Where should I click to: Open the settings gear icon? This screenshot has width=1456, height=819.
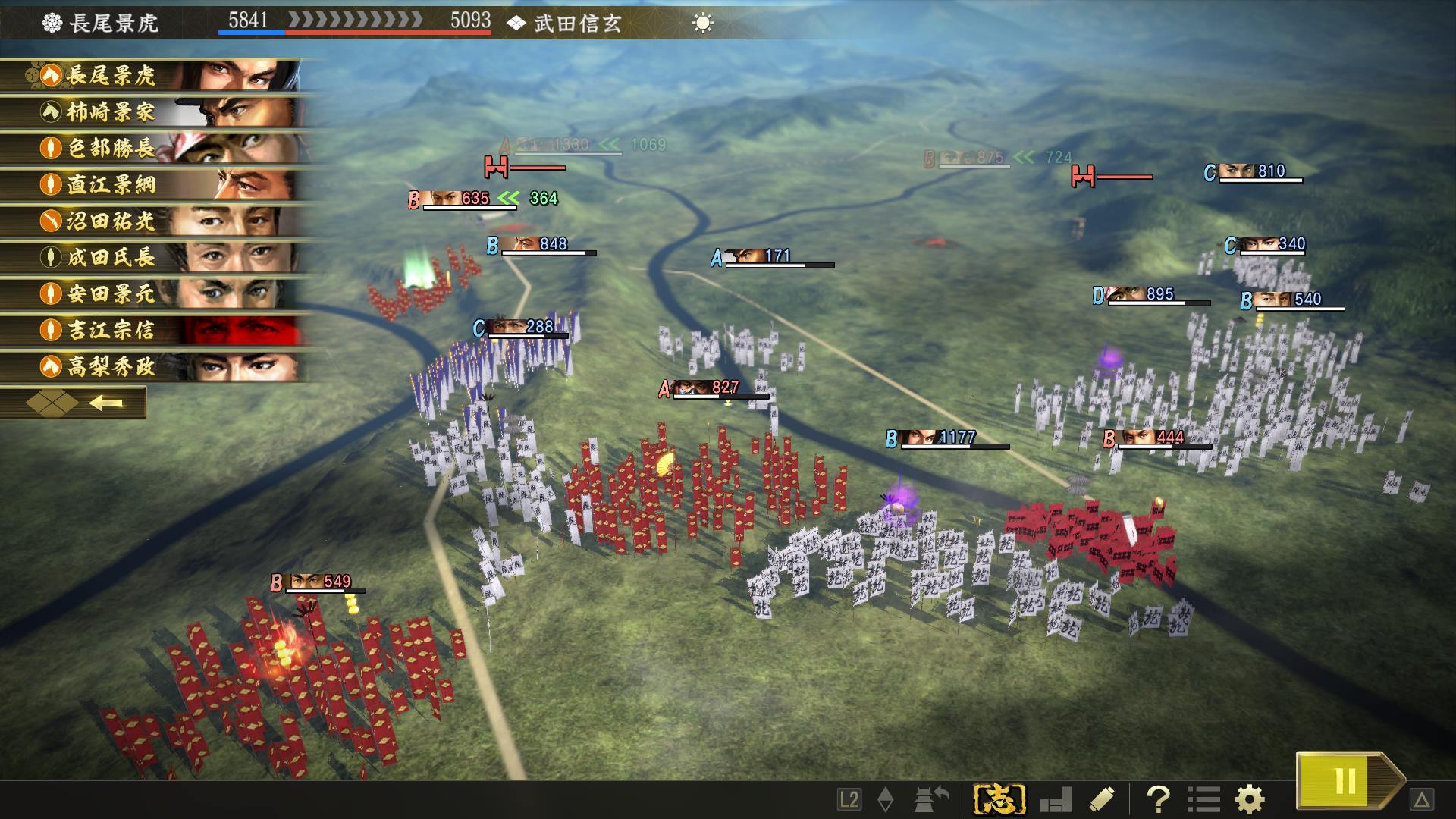1249,798
